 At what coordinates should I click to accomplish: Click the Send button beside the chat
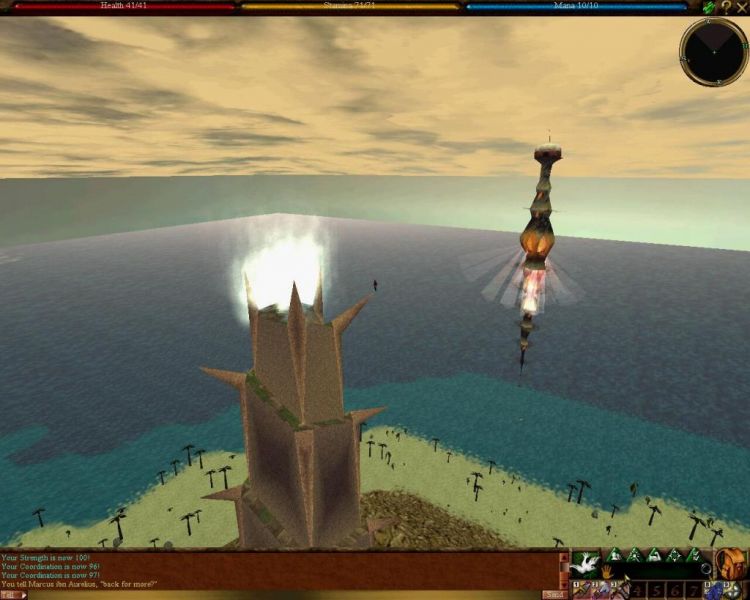(553, 594)
